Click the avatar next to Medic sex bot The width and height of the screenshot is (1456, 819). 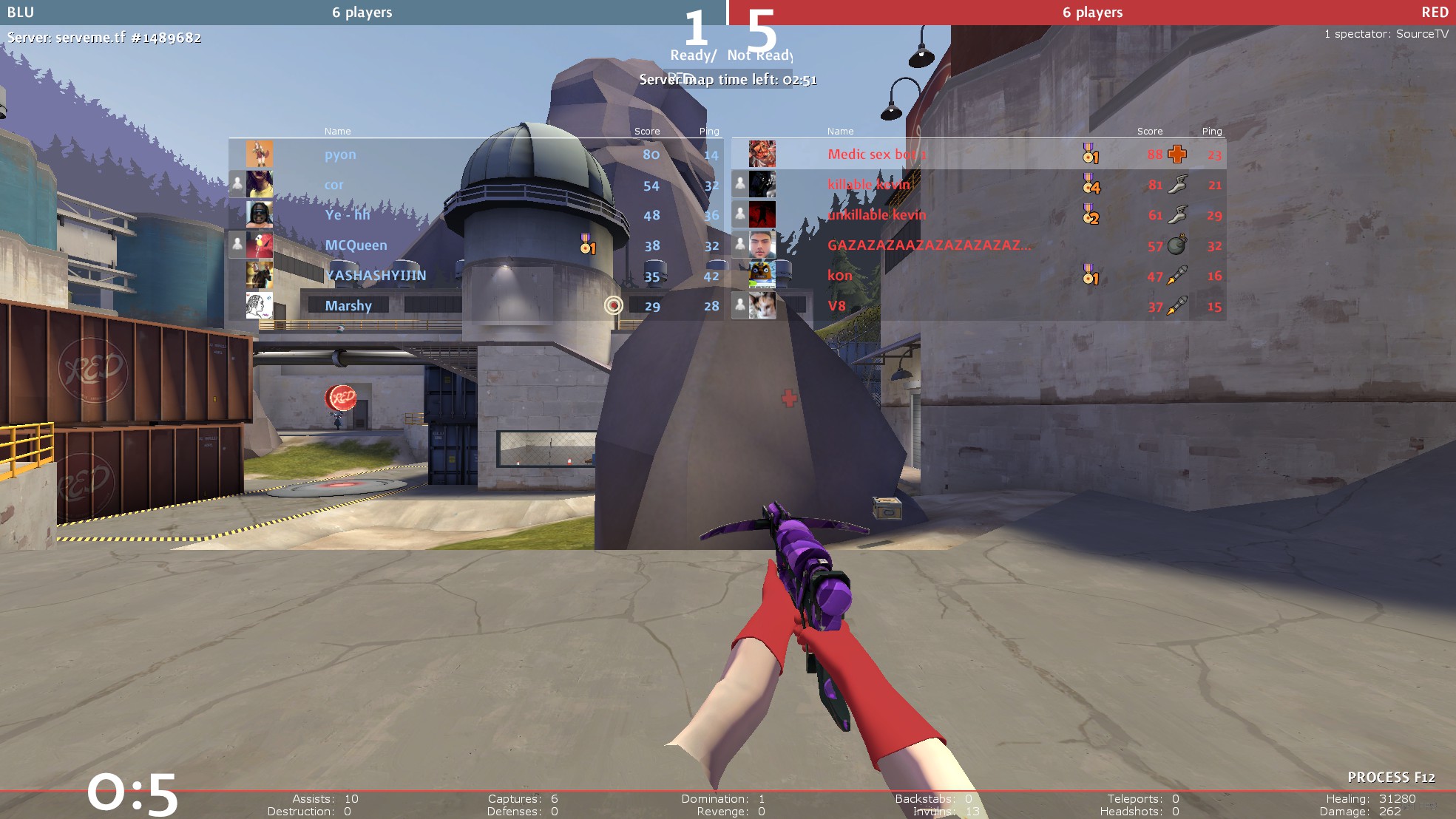[762, 154]
